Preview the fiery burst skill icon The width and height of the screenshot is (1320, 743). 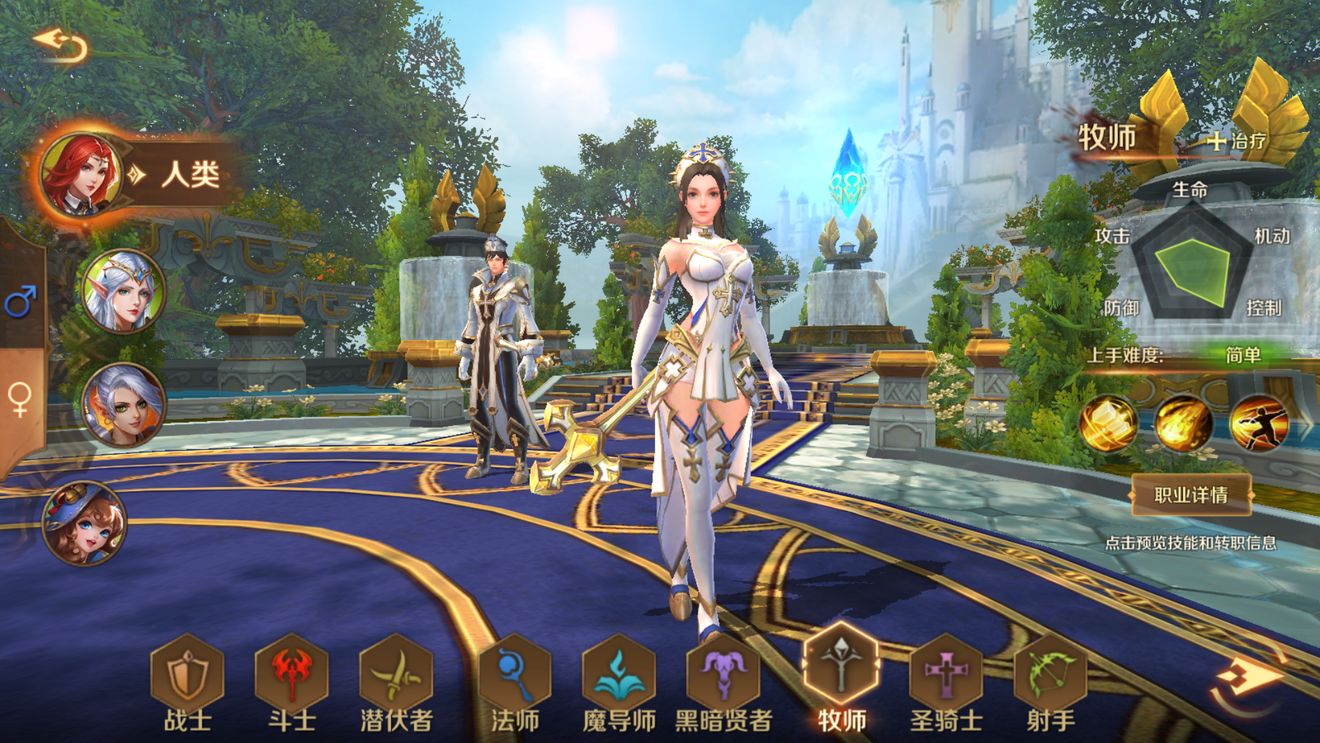click(1184, 423)
